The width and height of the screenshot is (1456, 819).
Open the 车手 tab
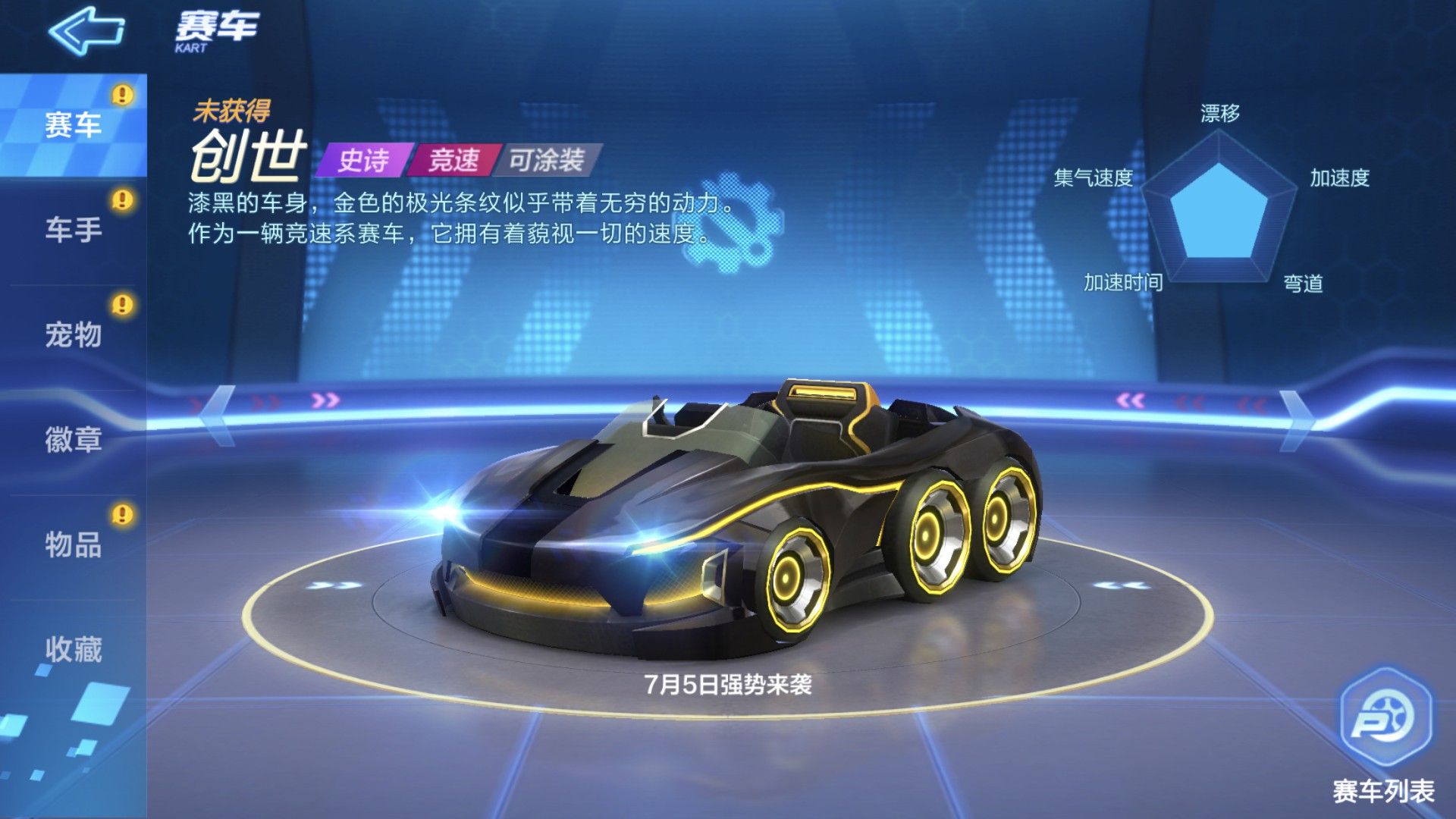pyautogui.click(x=73, y=230)
